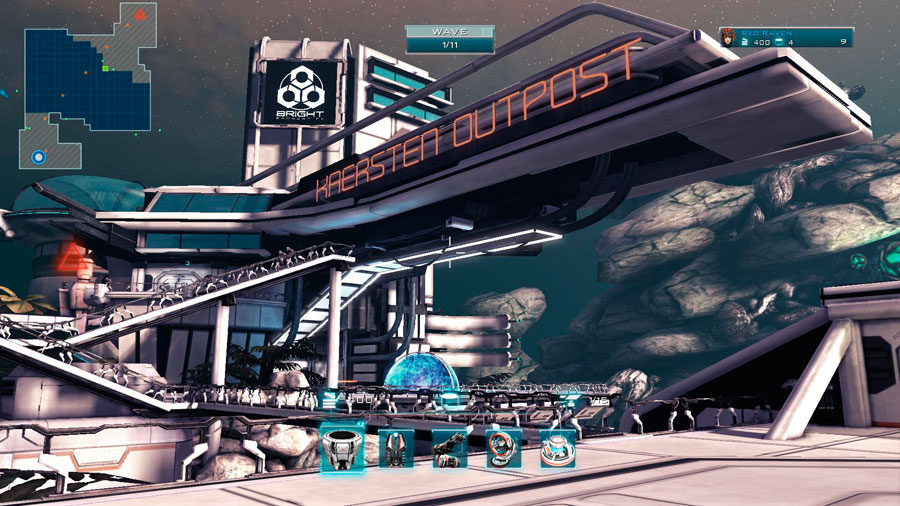Click the green player square on the minimap

(x=105, y=69)
